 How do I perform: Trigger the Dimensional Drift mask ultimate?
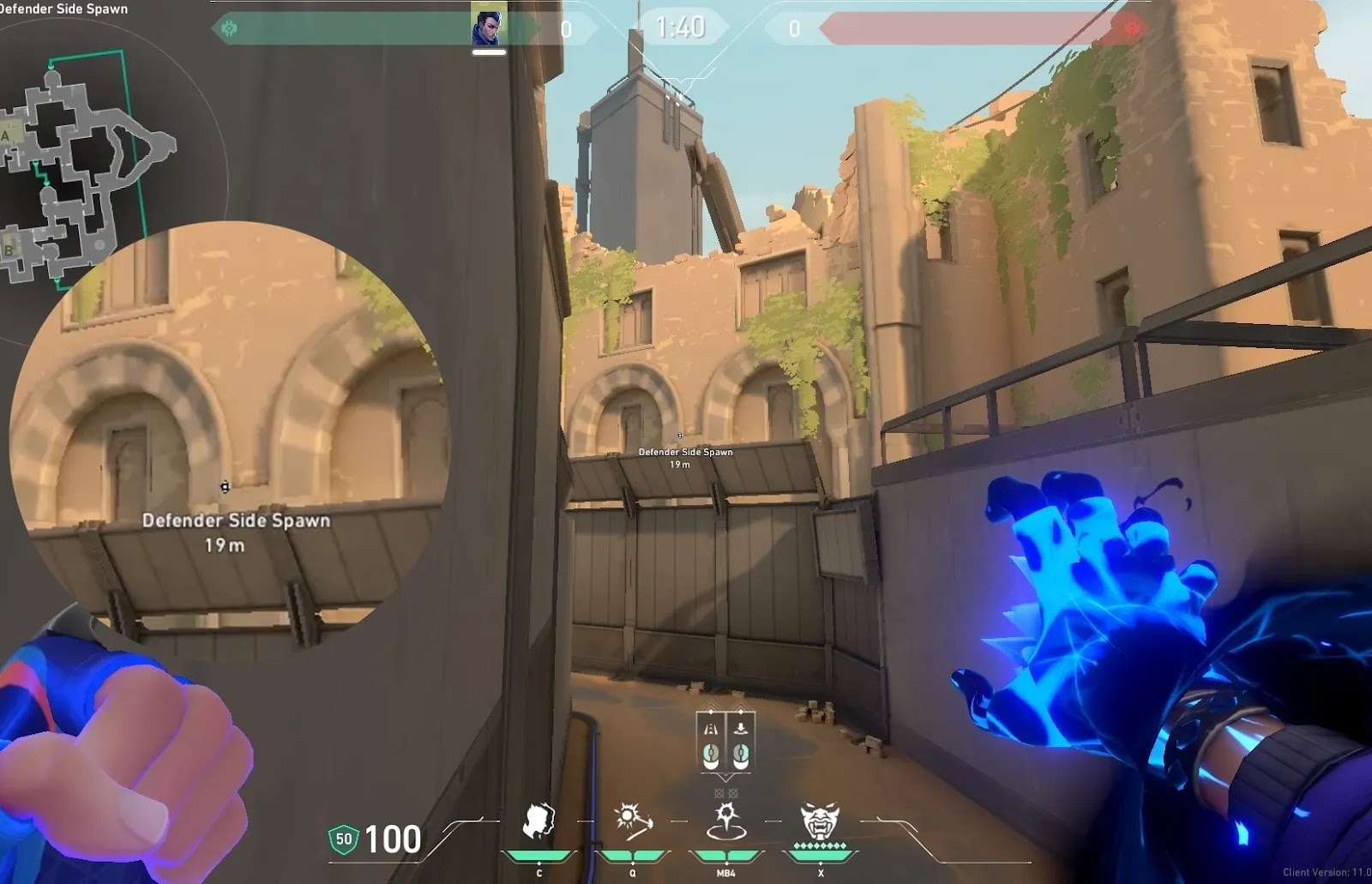(820, 821)
